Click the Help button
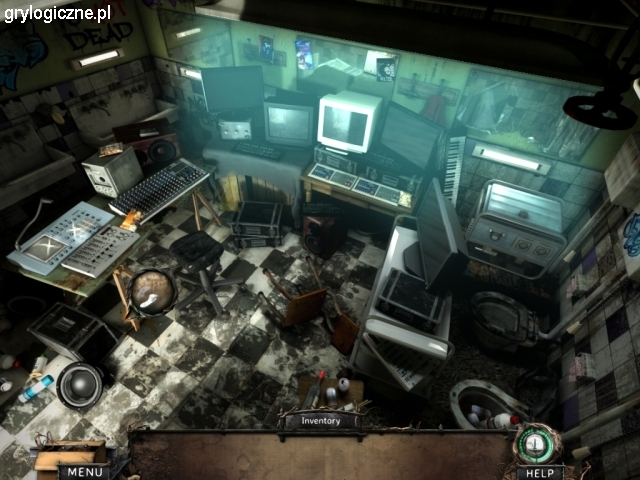The width and height of the screenshot is (640, 480). (x=540, y=471)
